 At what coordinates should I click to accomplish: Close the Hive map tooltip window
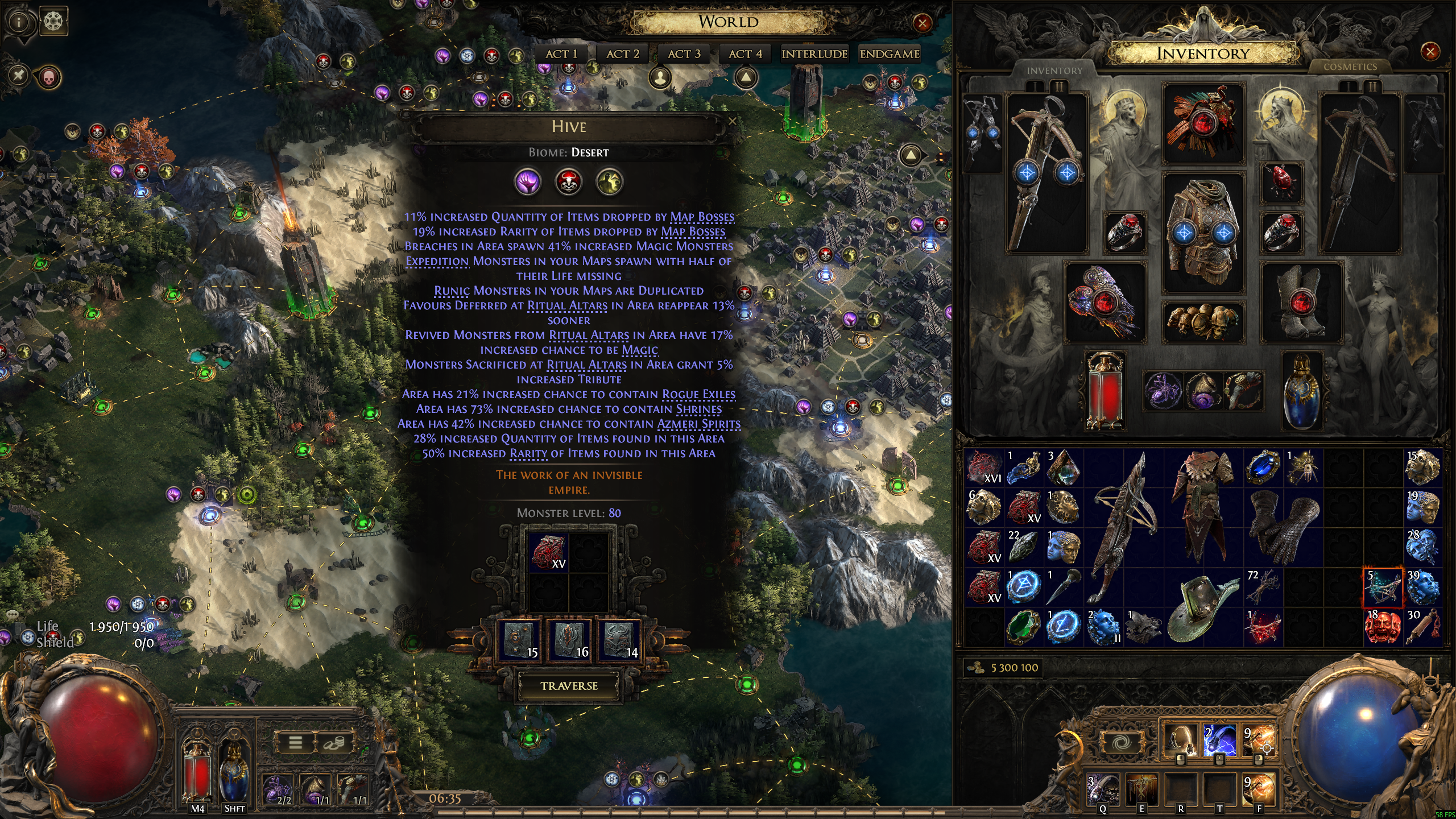(x=733, y=121)
